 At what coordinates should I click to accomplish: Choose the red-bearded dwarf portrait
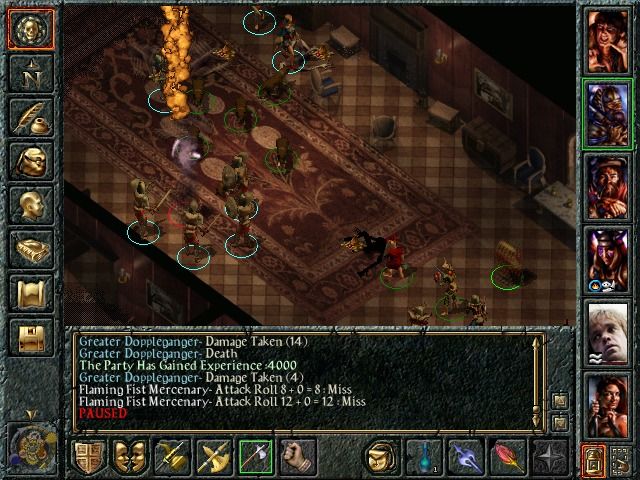pos(608,186)
